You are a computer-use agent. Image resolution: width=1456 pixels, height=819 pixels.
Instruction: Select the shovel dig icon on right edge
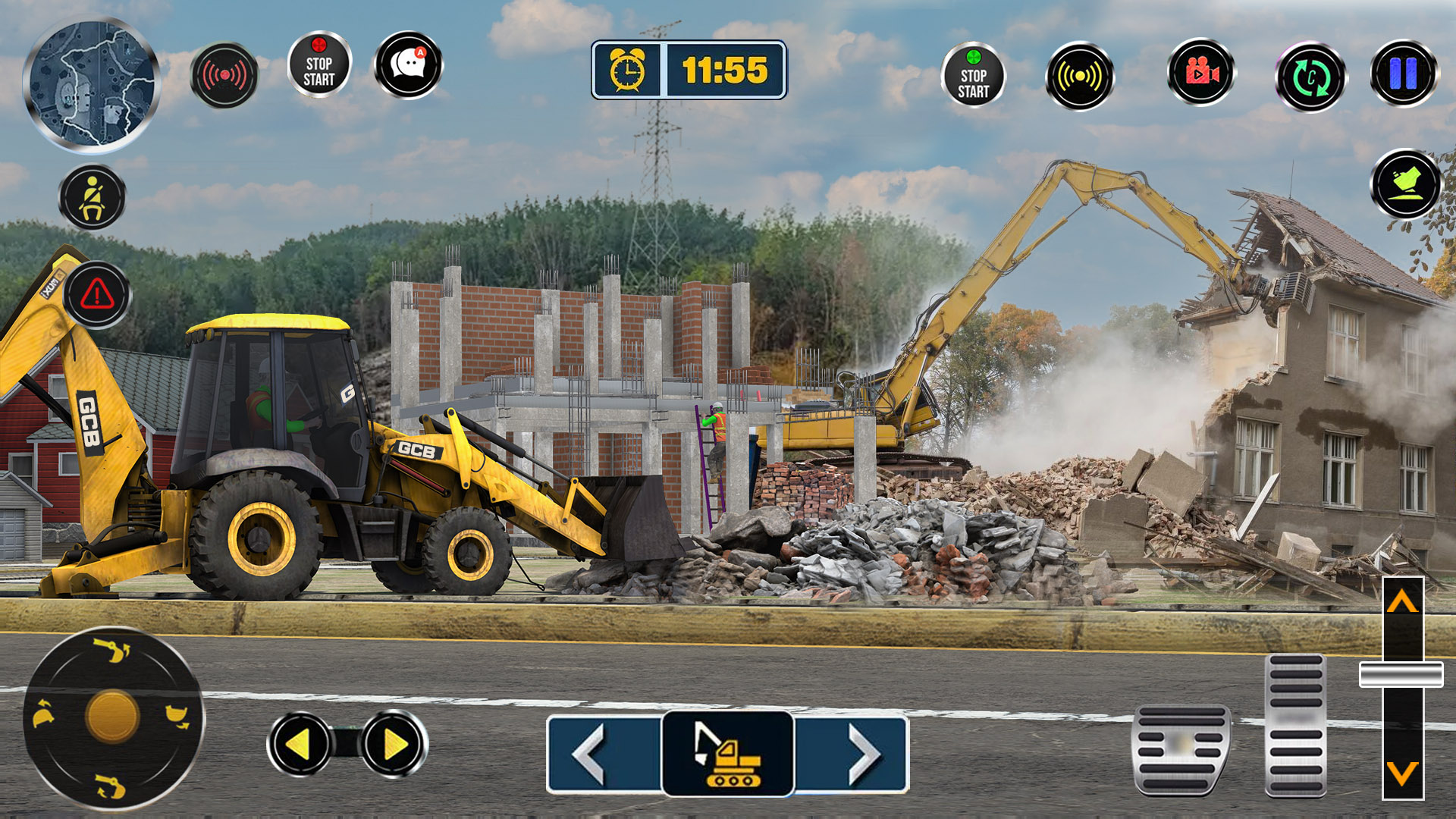(x=1407, y=183)
